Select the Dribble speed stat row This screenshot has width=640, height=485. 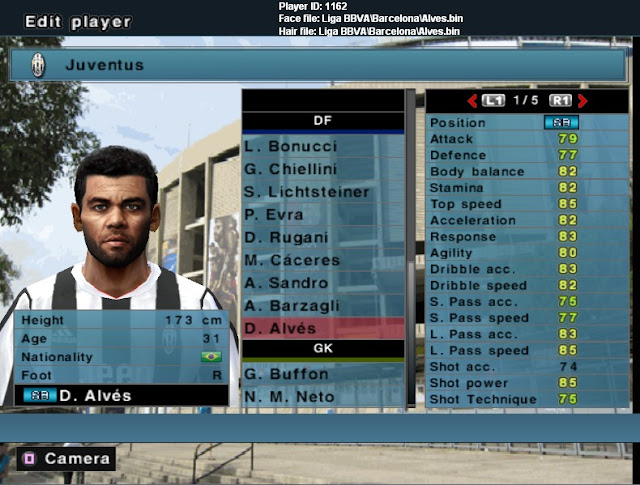[505, 285]
